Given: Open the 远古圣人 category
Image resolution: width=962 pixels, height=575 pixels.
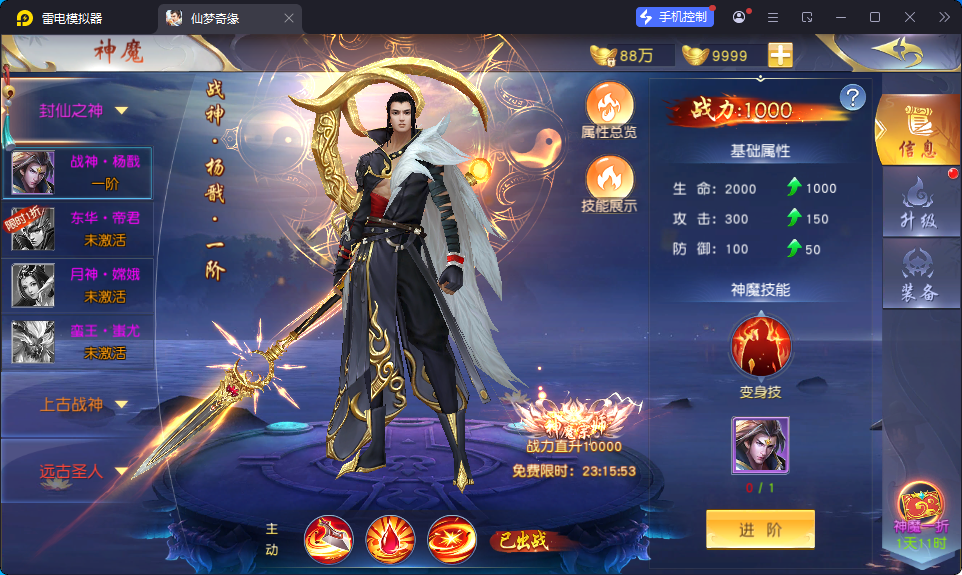Looking at the screenshot, I should point(85,471).
